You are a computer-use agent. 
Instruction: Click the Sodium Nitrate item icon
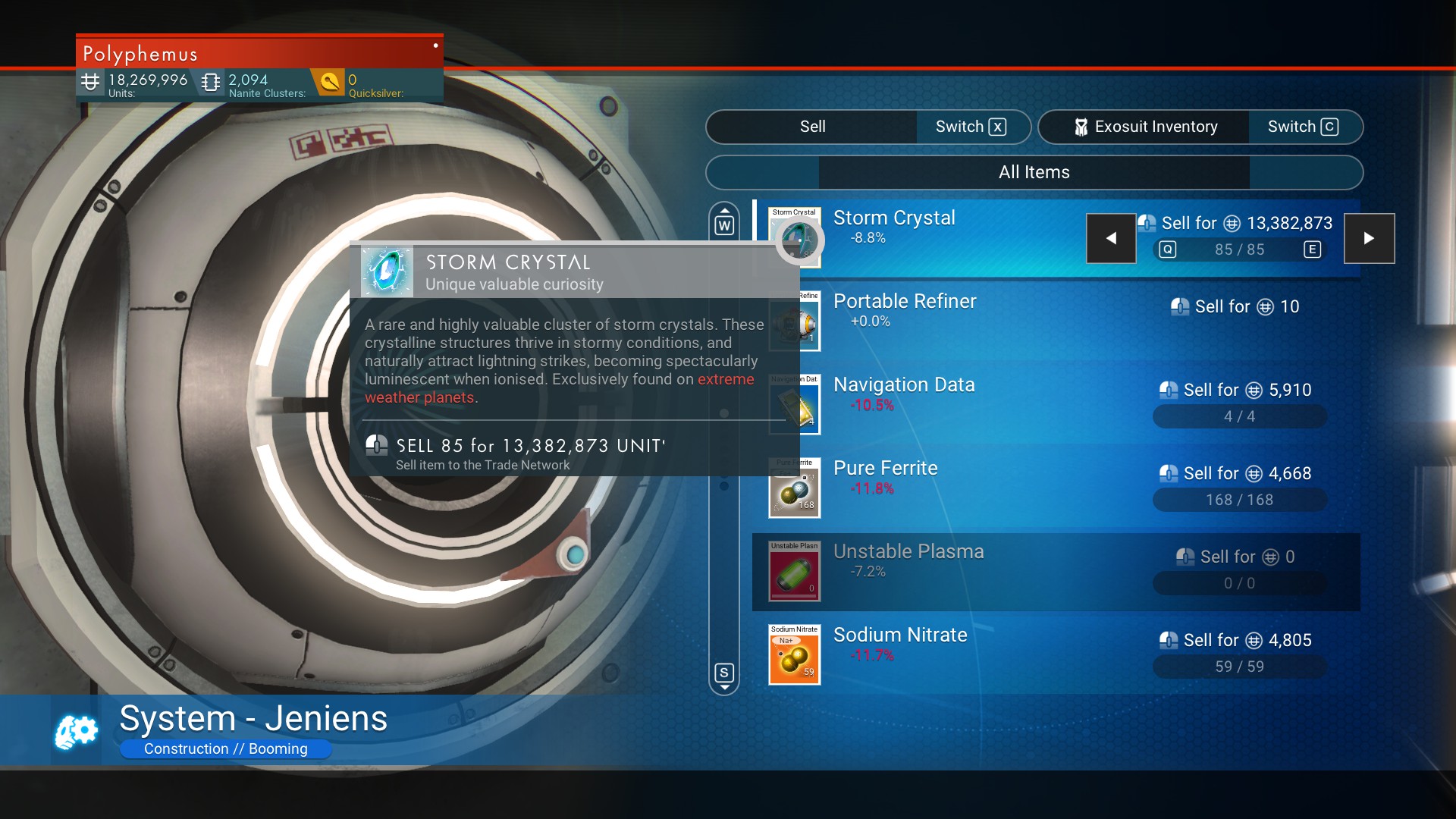pyautogui.click(x=794, y=655)
